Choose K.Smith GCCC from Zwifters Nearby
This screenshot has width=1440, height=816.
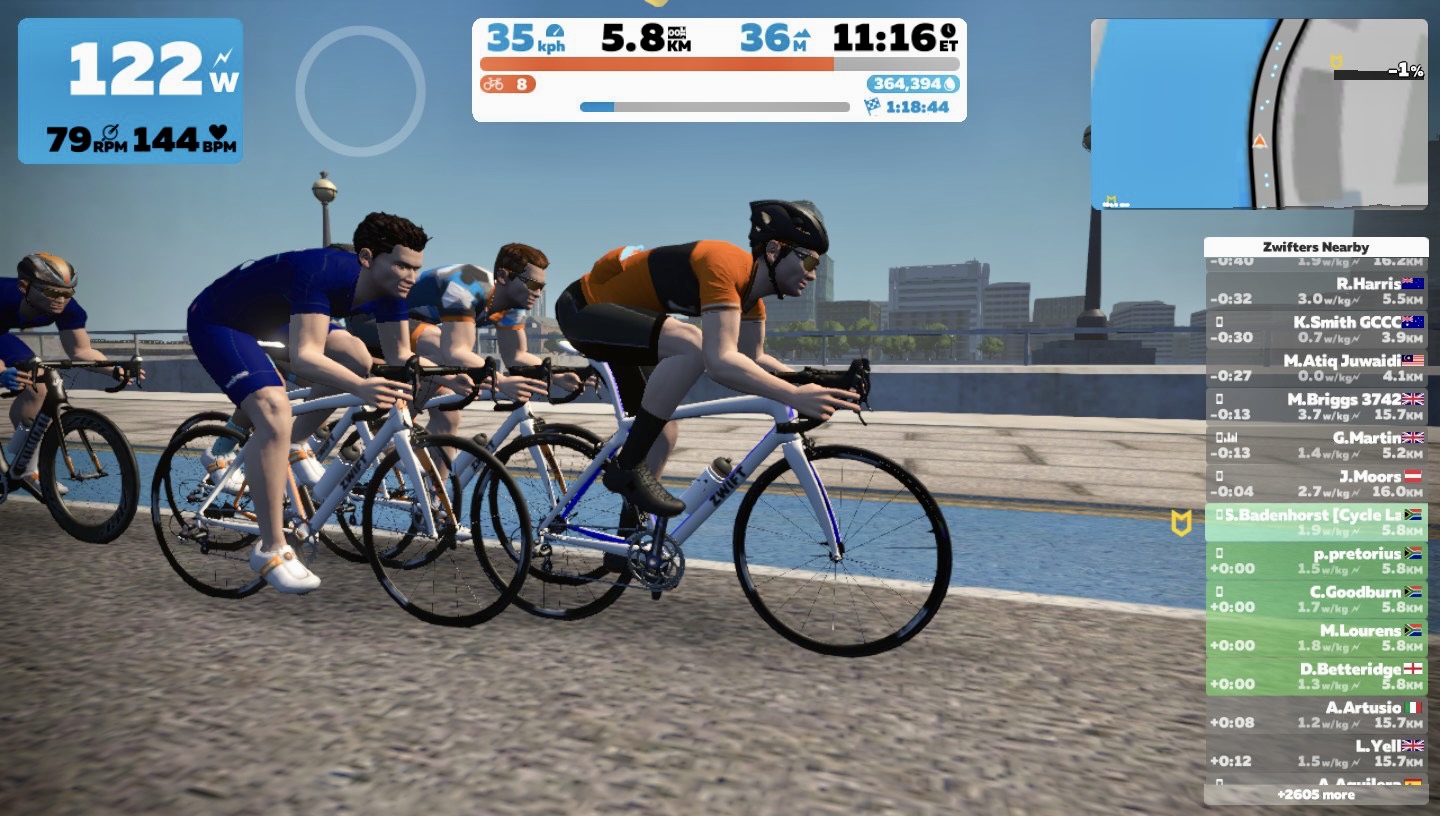click(1316, 329)
